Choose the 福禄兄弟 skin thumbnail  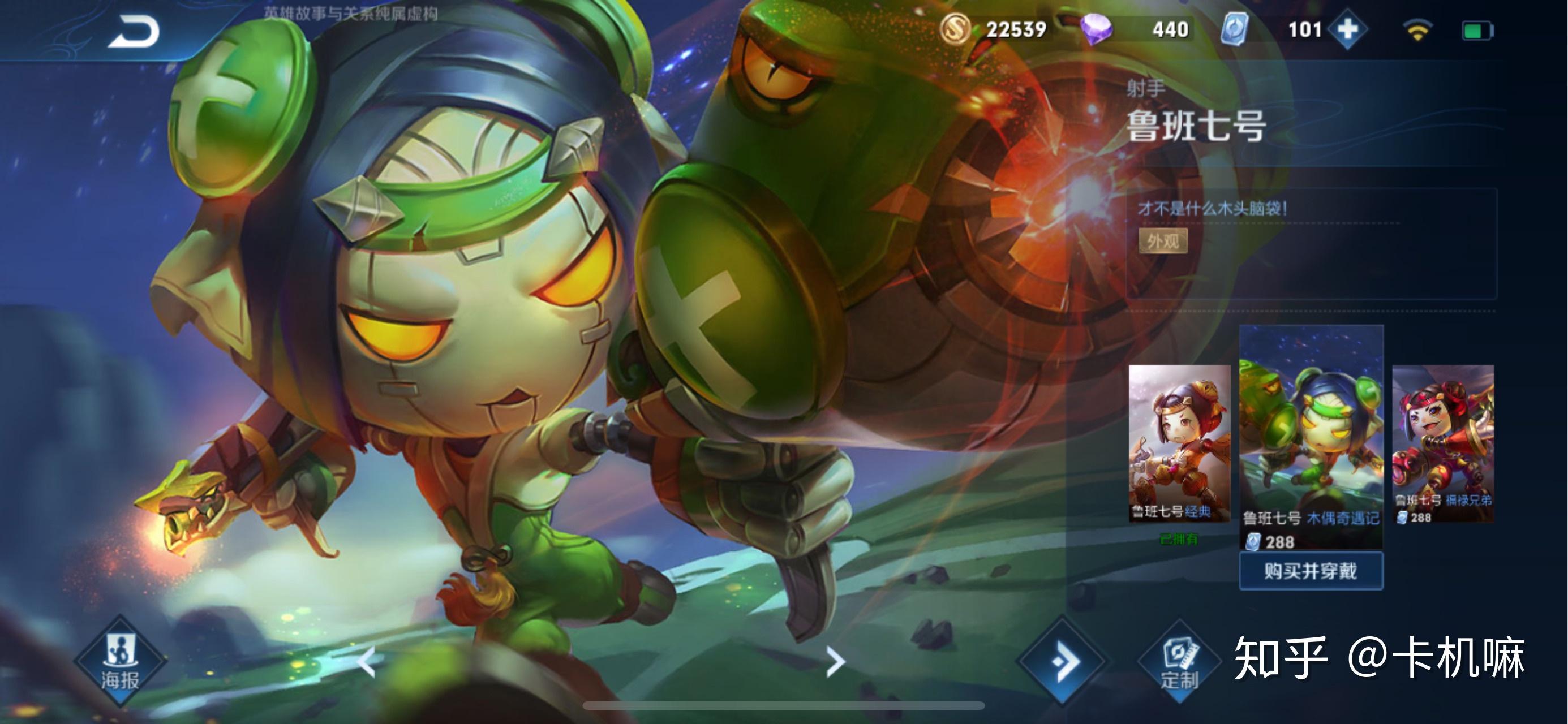point(1442,443)
